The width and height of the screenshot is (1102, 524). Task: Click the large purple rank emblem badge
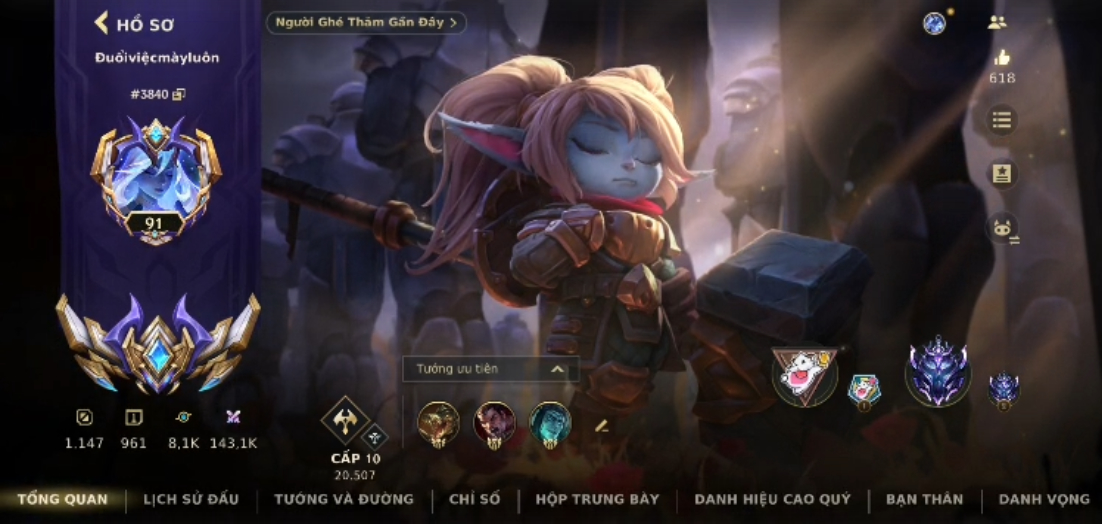pos(937,372)
